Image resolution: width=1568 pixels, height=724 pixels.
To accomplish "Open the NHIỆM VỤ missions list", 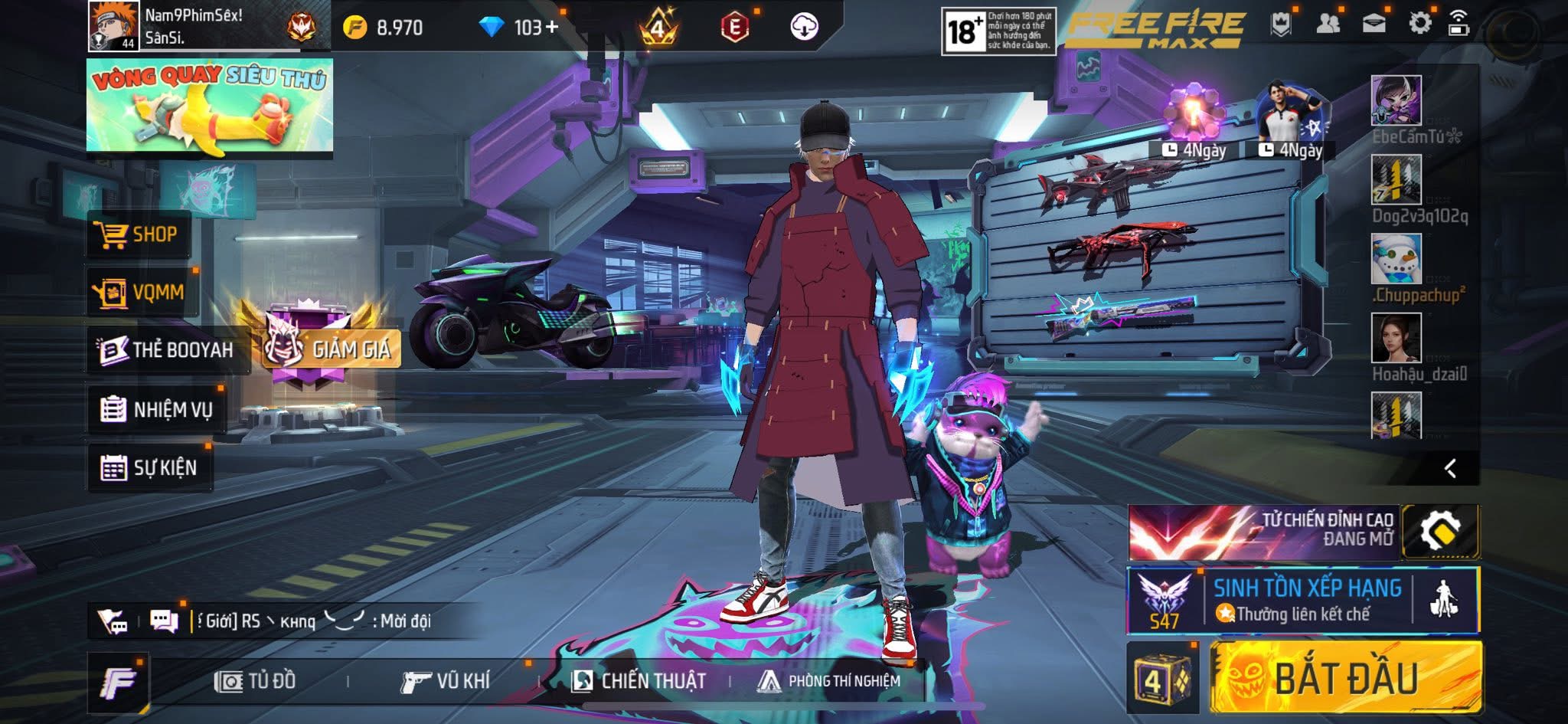I will click(157, 410).
